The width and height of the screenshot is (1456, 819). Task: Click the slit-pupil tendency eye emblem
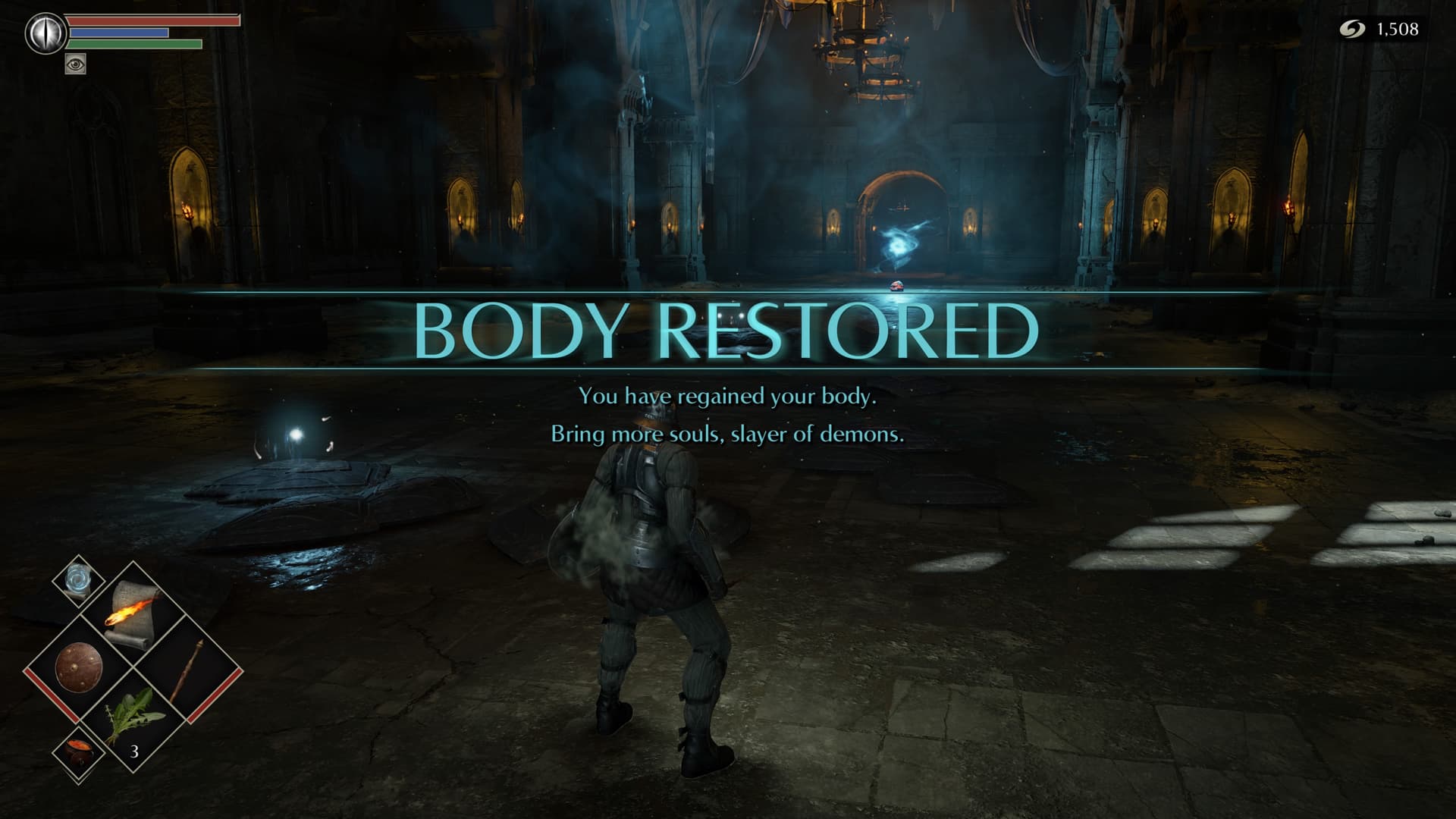[42, 33]
